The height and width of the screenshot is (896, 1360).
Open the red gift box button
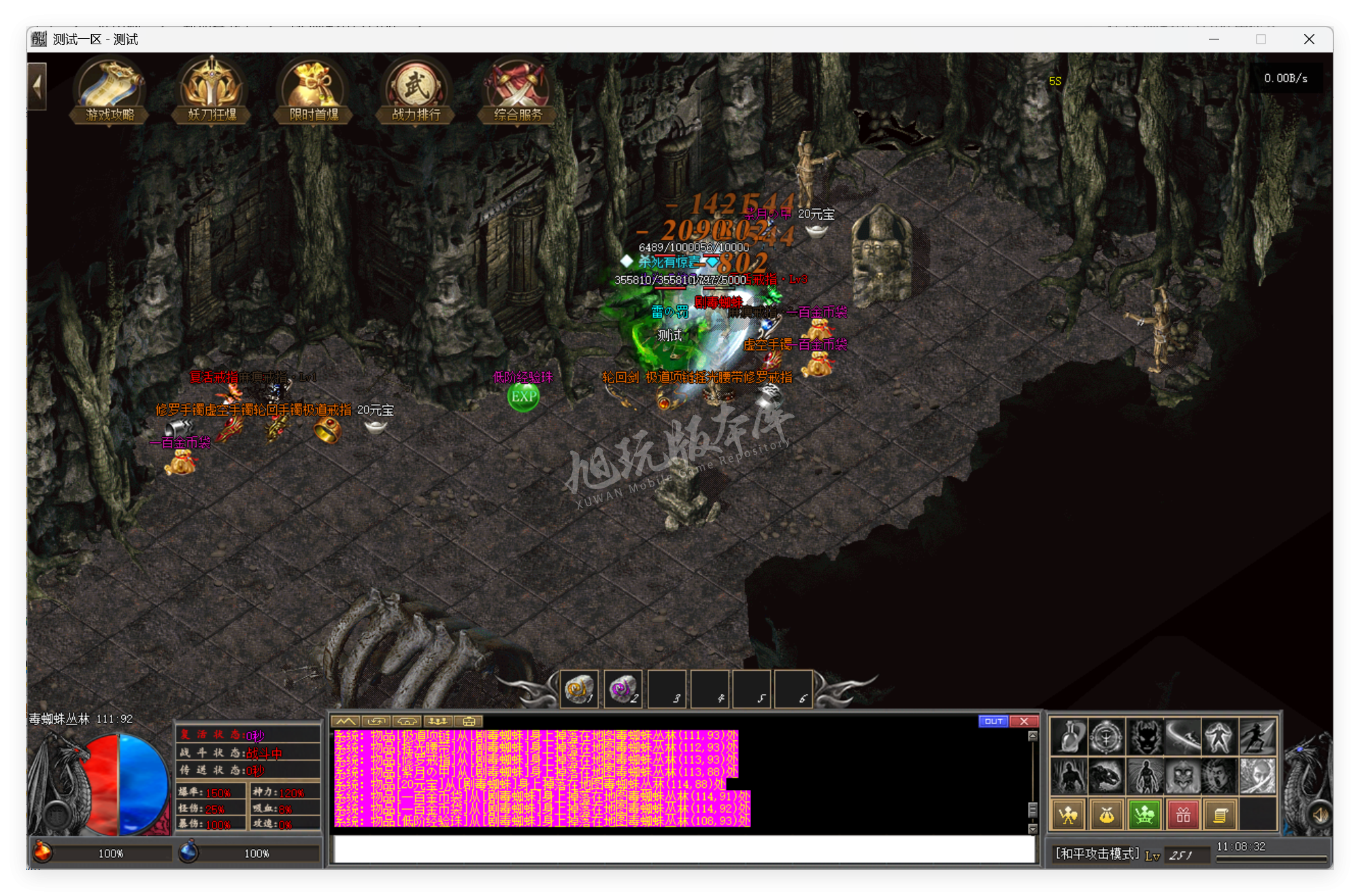pos(1183,815)
